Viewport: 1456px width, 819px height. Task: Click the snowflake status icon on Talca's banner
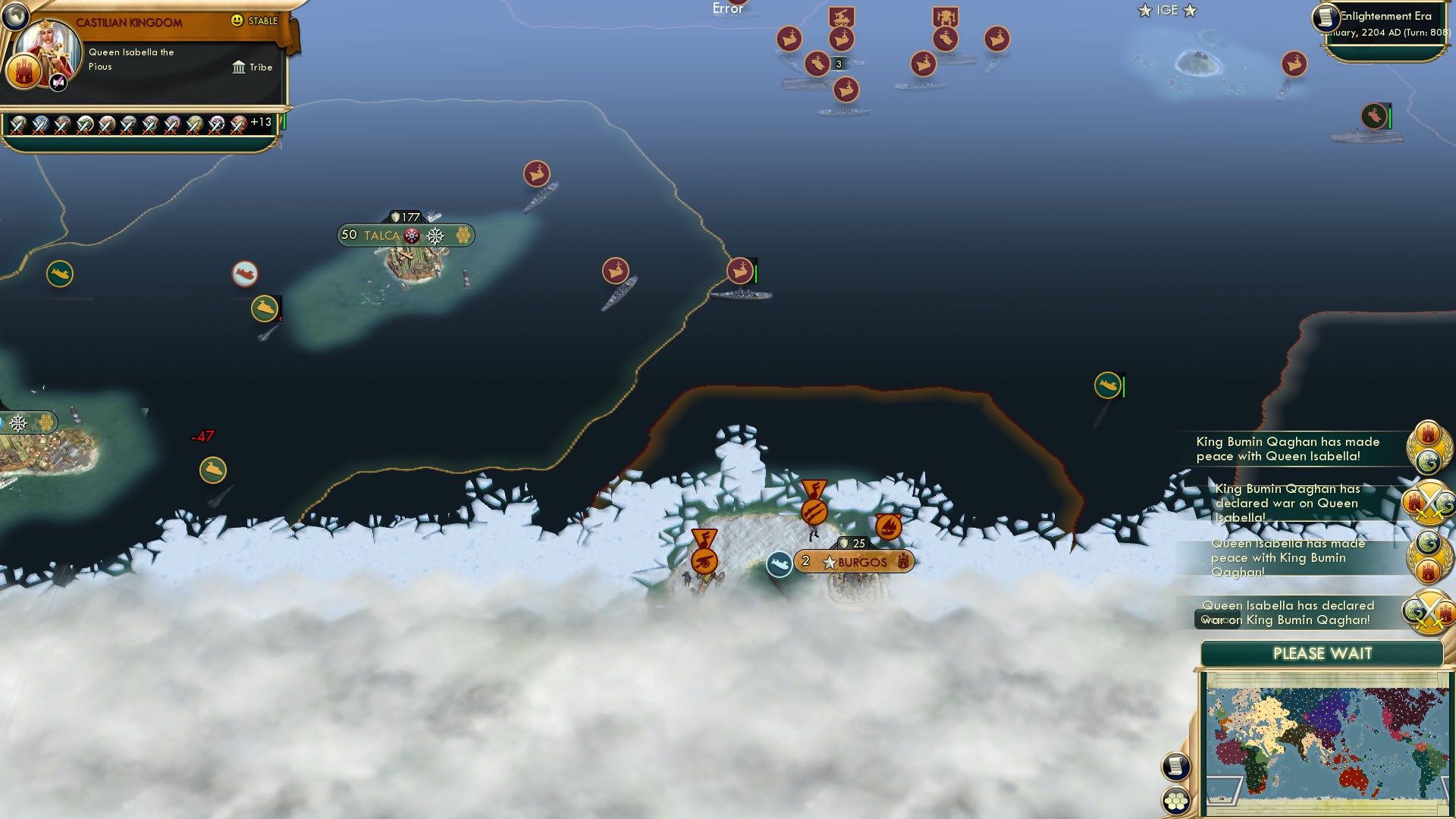(434, 236)
